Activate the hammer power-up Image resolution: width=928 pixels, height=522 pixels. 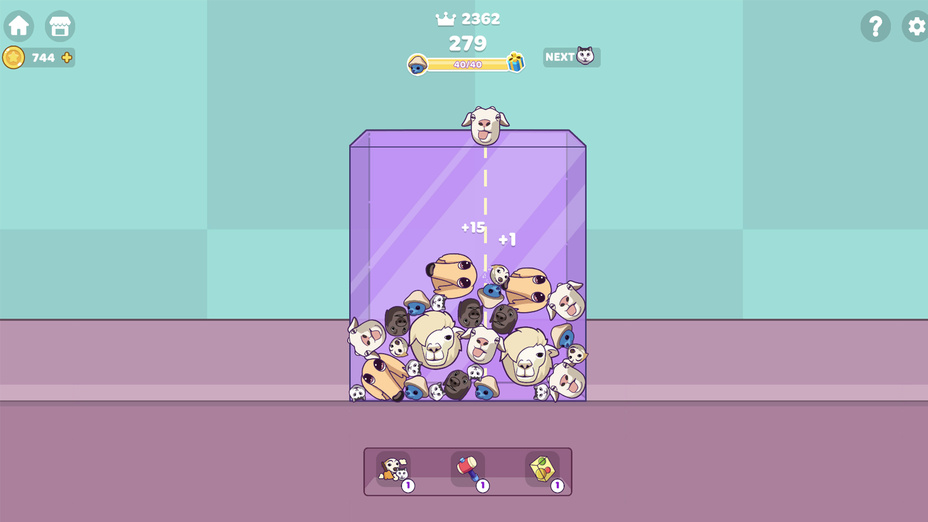click(x=468, y=469)
